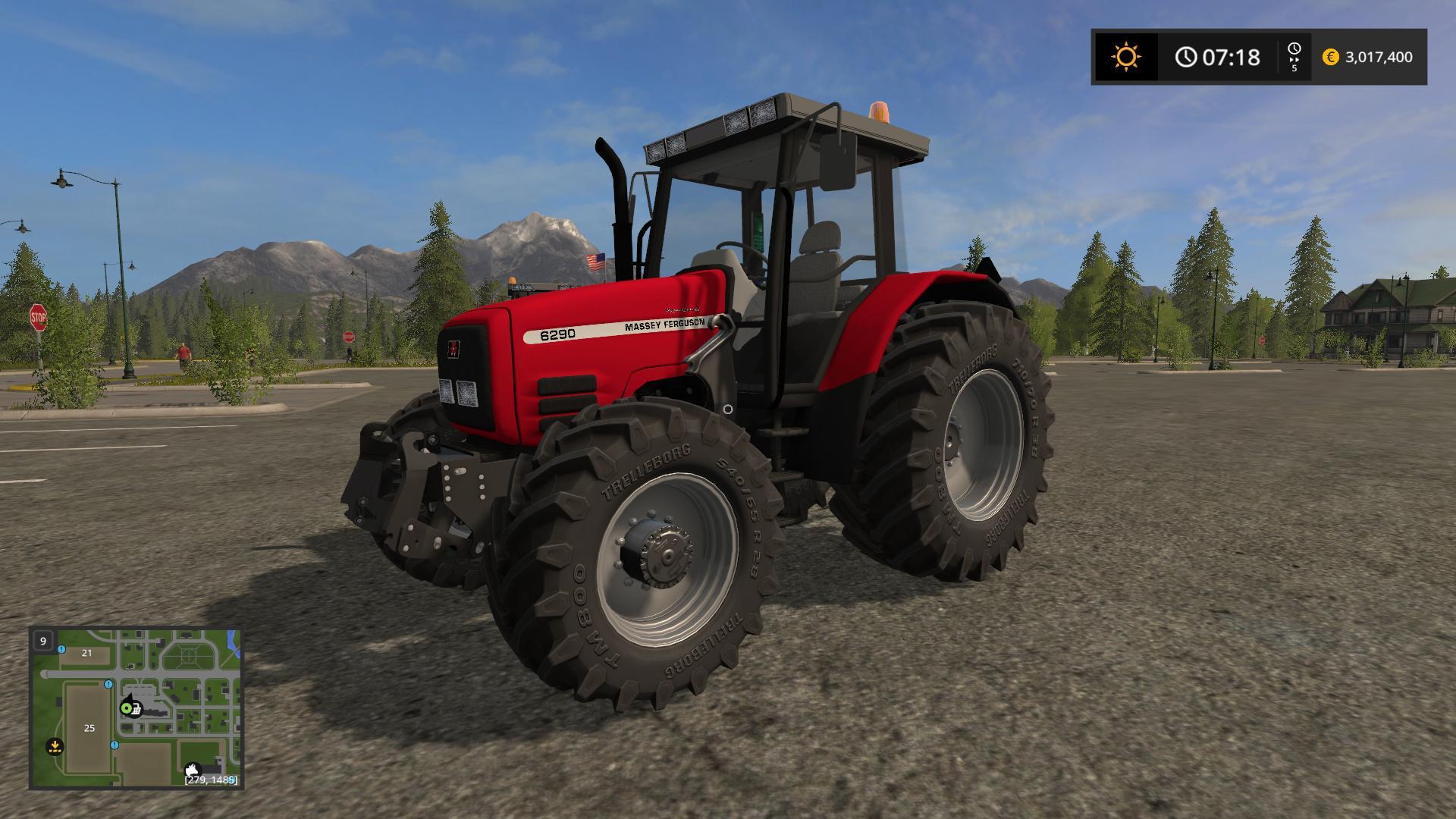Image resolution: width=1456 pixels, height=819 pixels.
Task: Click the money balance 3,017,400
Action: click(1379, 57)
